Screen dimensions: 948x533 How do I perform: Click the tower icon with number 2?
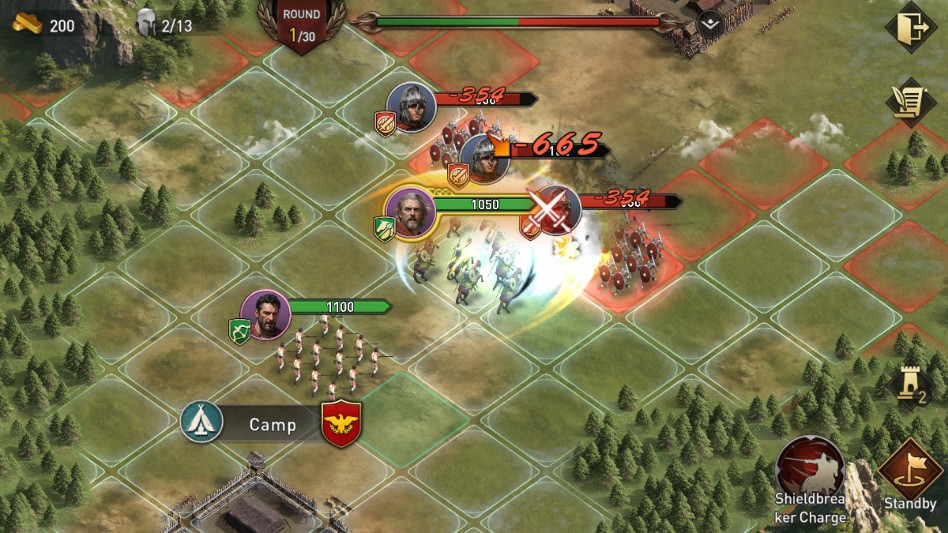(x=911, y=384)
